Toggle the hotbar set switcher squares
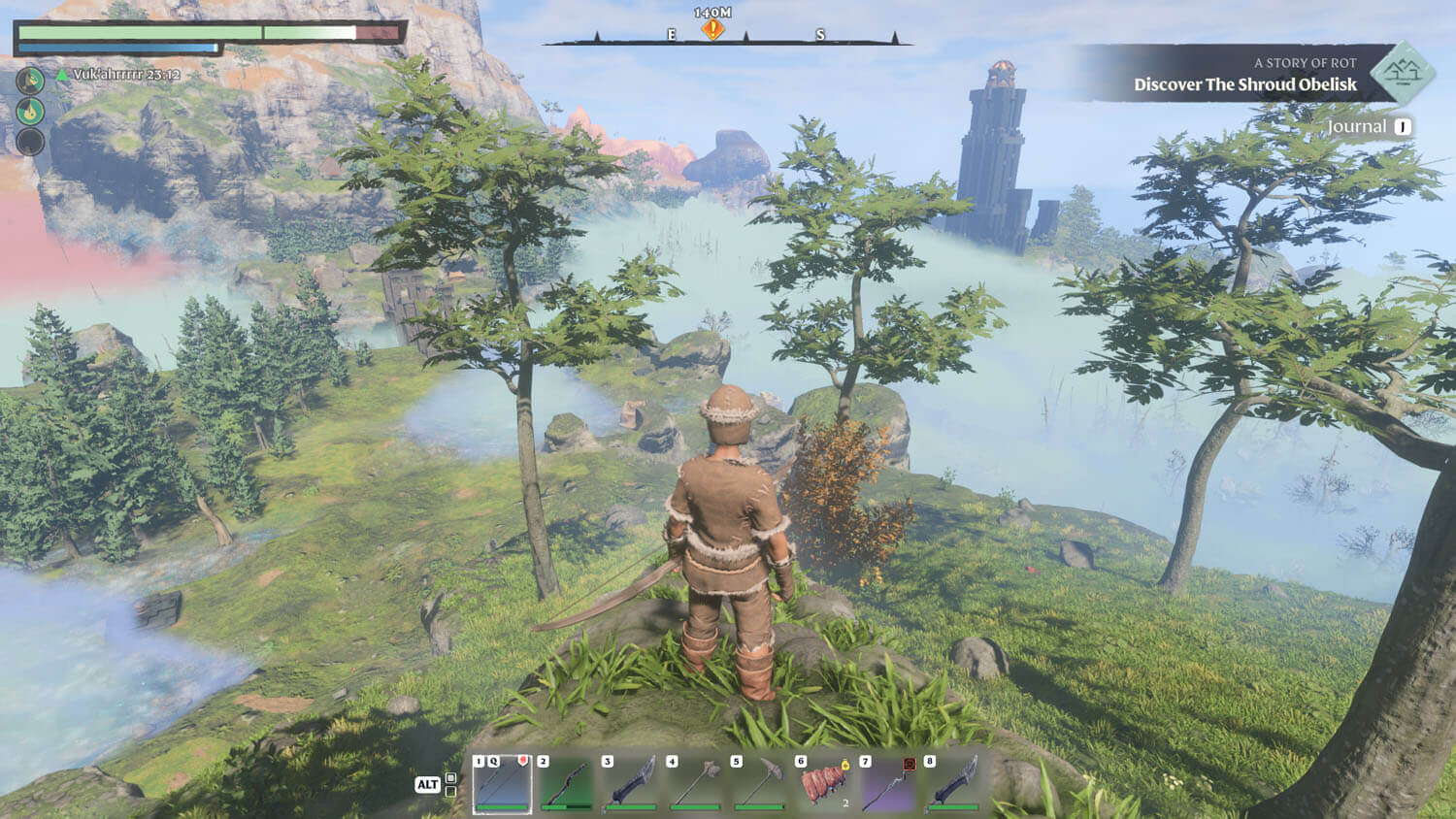Image resolution: width=1456 pixels, height=819 pixels. tap(450, 784)
